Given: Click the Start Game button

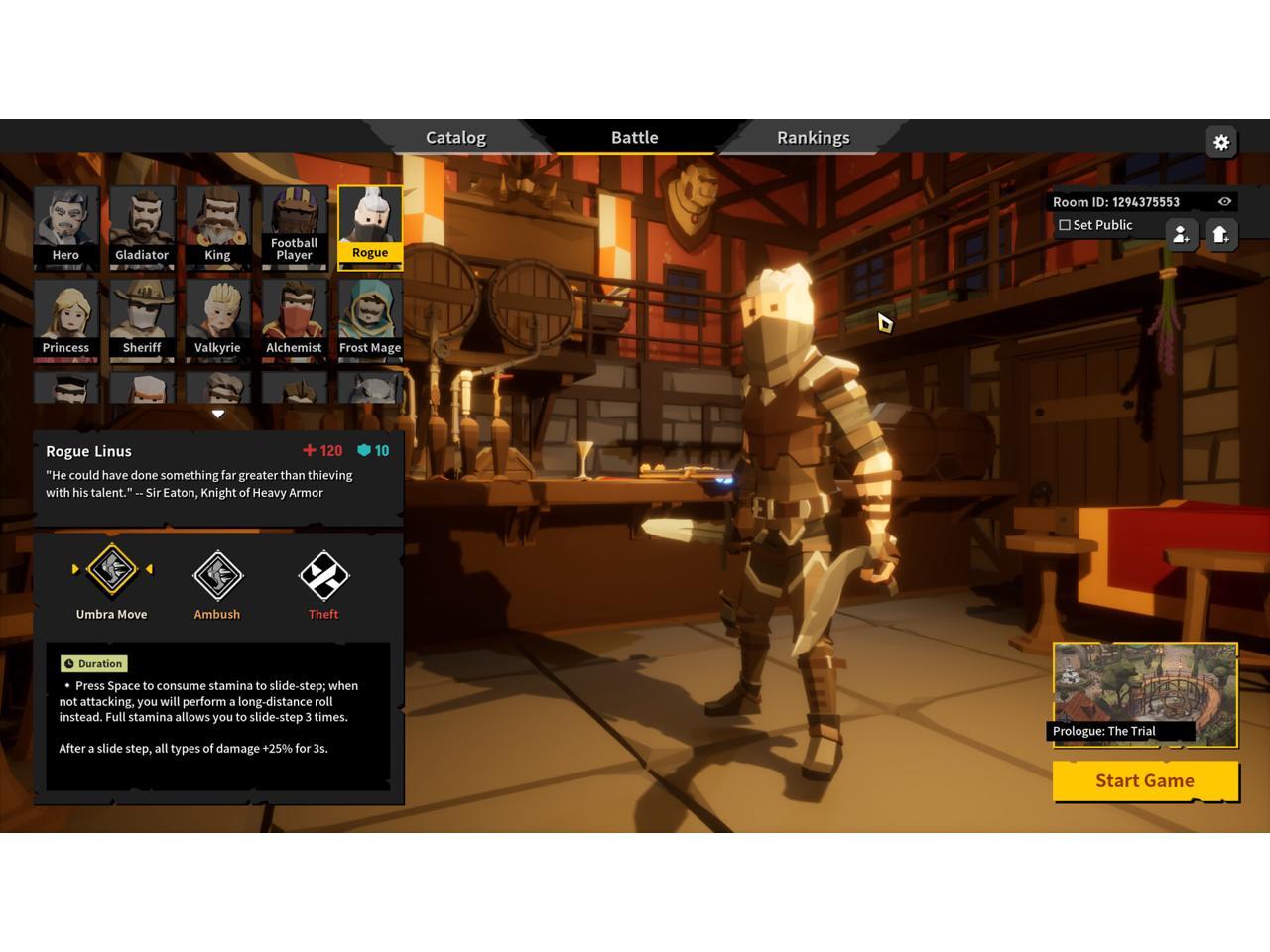Looking at the screenshot, I should [1145, 781].
